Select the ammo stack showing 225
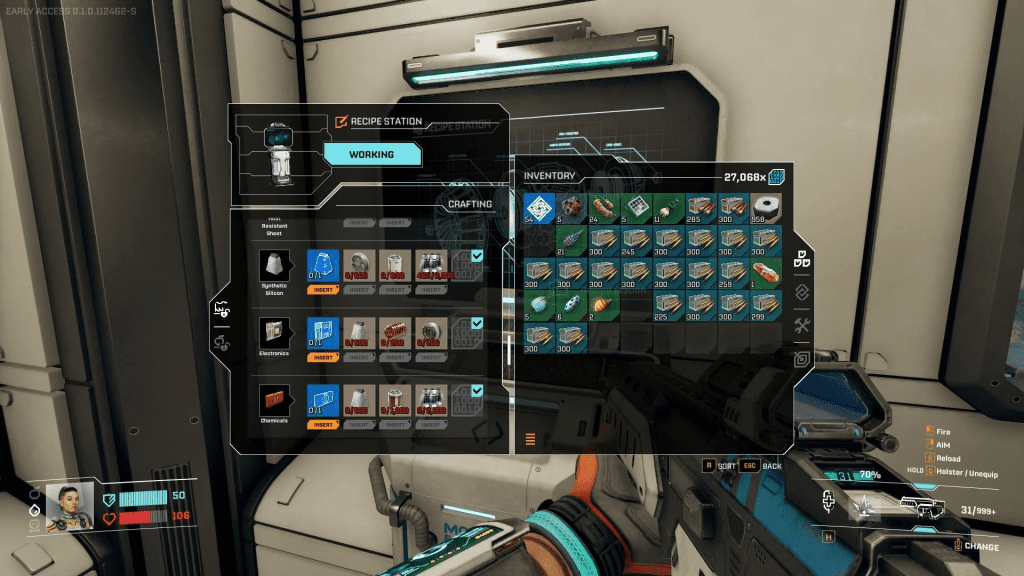The height and width of the screenshot is (576, 1024). (x=669, y=306)
